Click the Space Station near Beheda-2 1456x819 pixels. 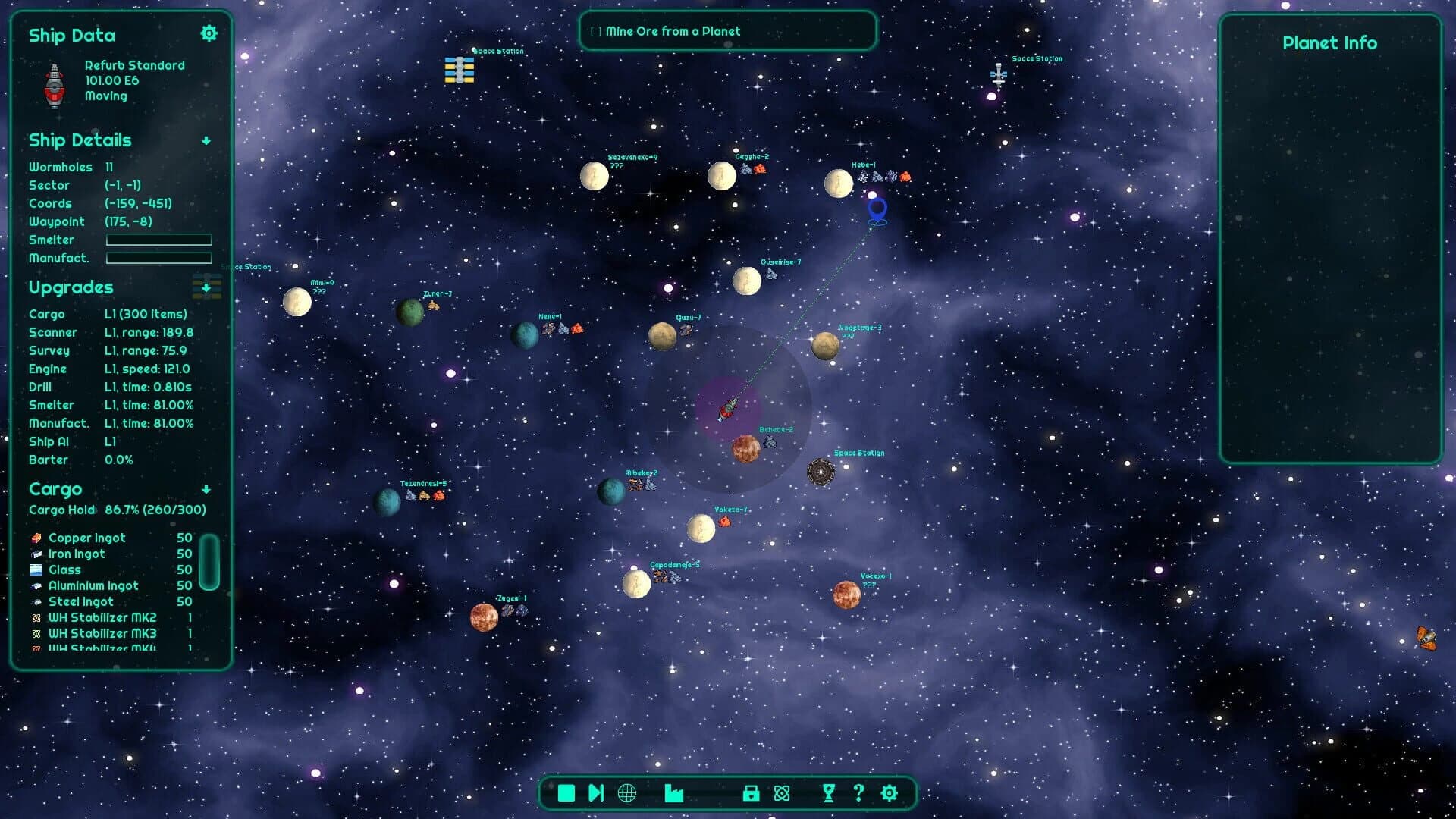[819, 470]
